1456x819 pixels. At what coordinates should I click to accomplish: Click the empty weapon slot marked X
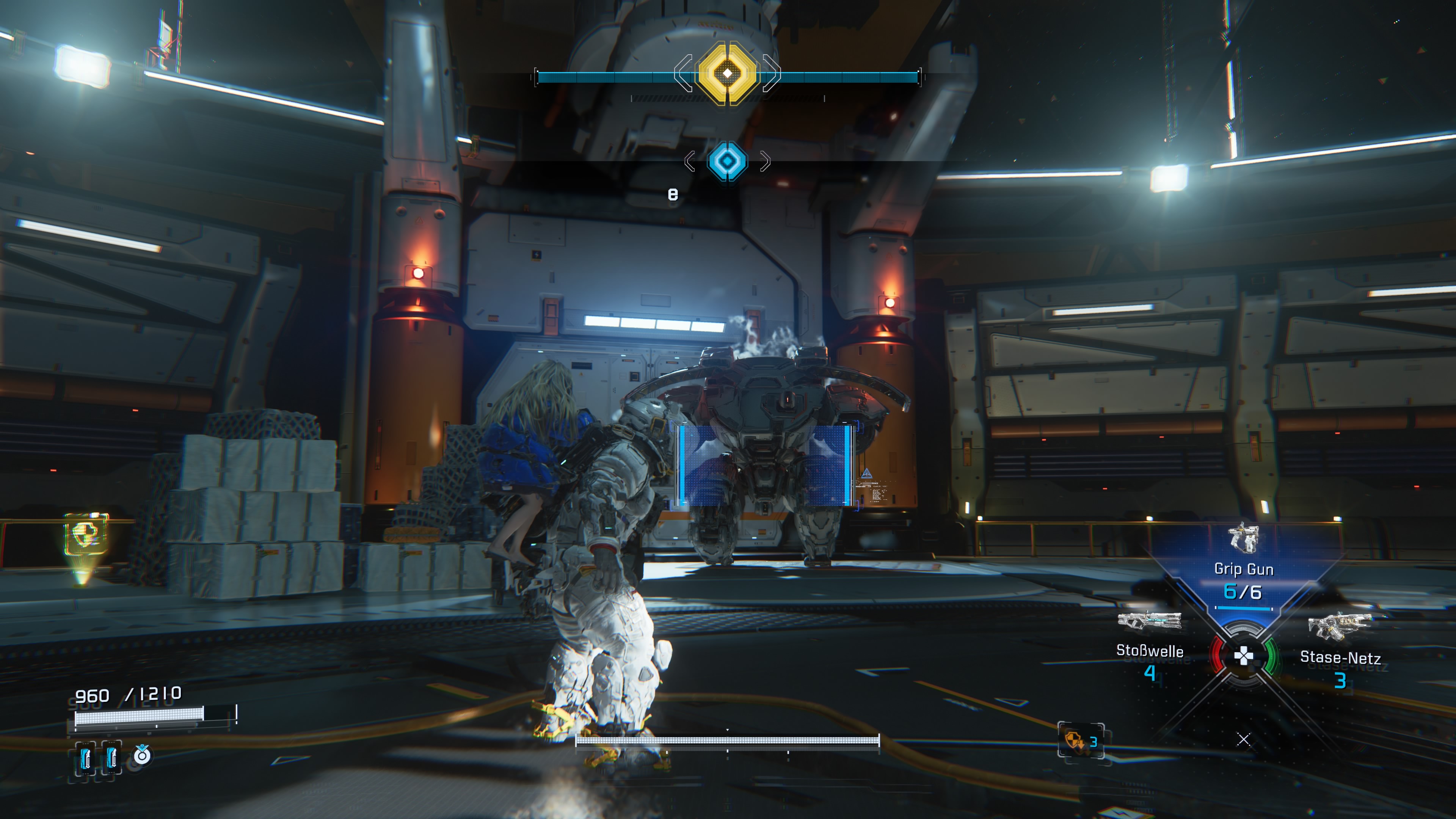(1243, 739)
